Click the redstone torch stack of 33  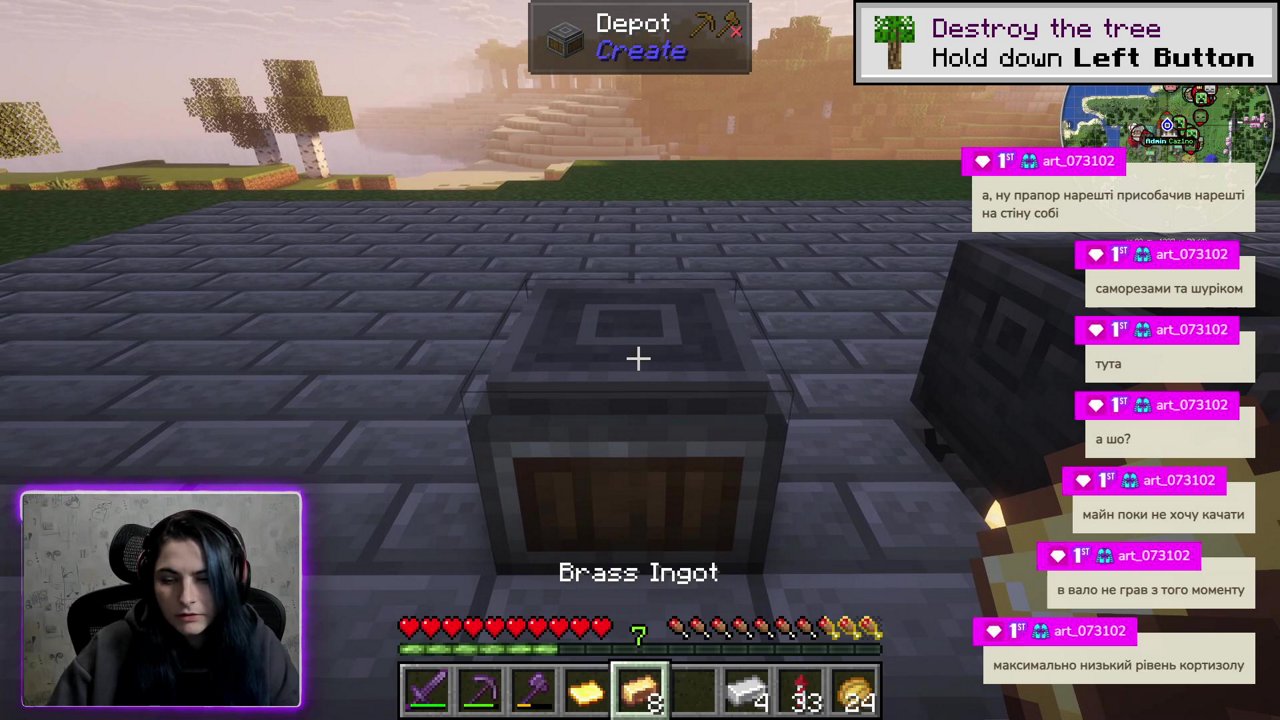[802, 690]
